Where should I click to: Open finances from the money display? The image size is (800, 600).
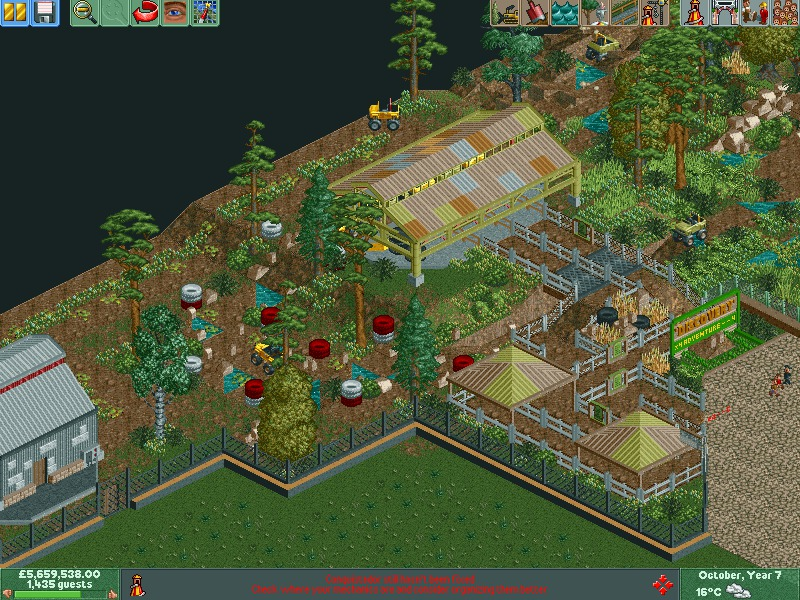(59, 575)
